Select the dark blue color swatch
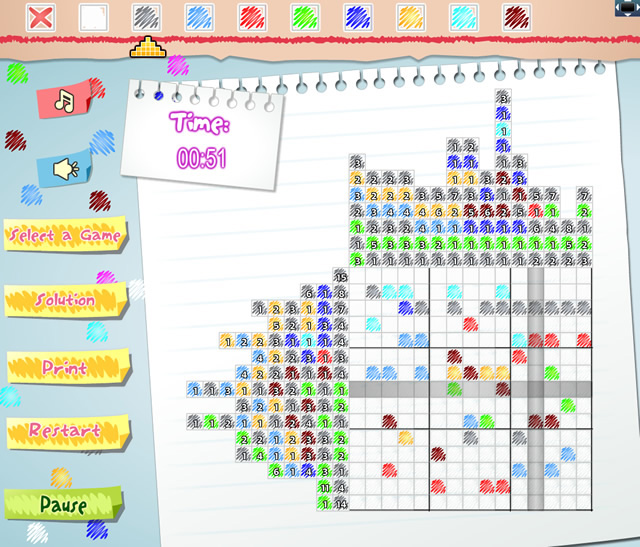640x547 pixels. (x=358, y=17)
